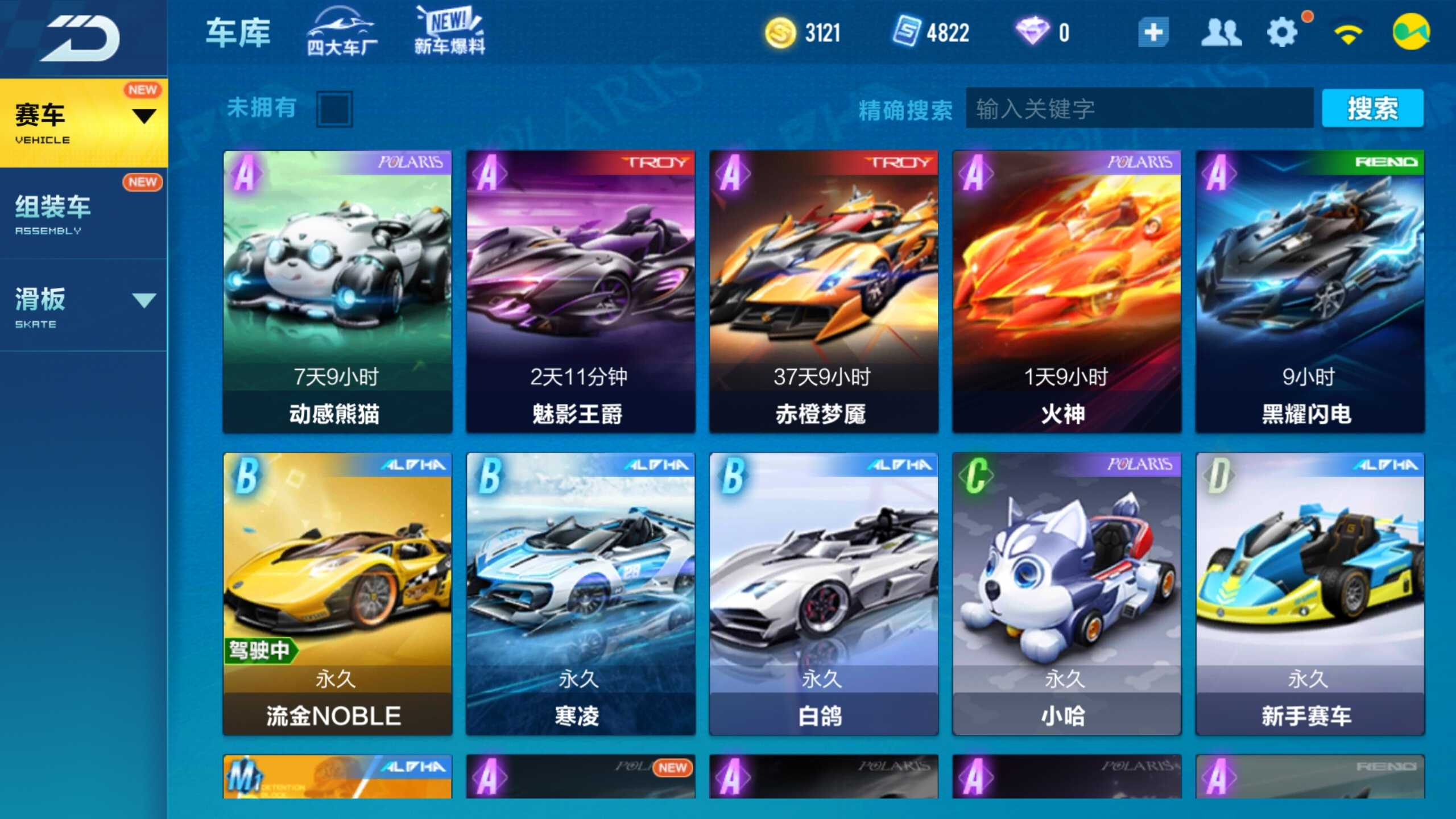
Task: Toggle the green status indicator at top right
Action: [x=1416, y=32]
